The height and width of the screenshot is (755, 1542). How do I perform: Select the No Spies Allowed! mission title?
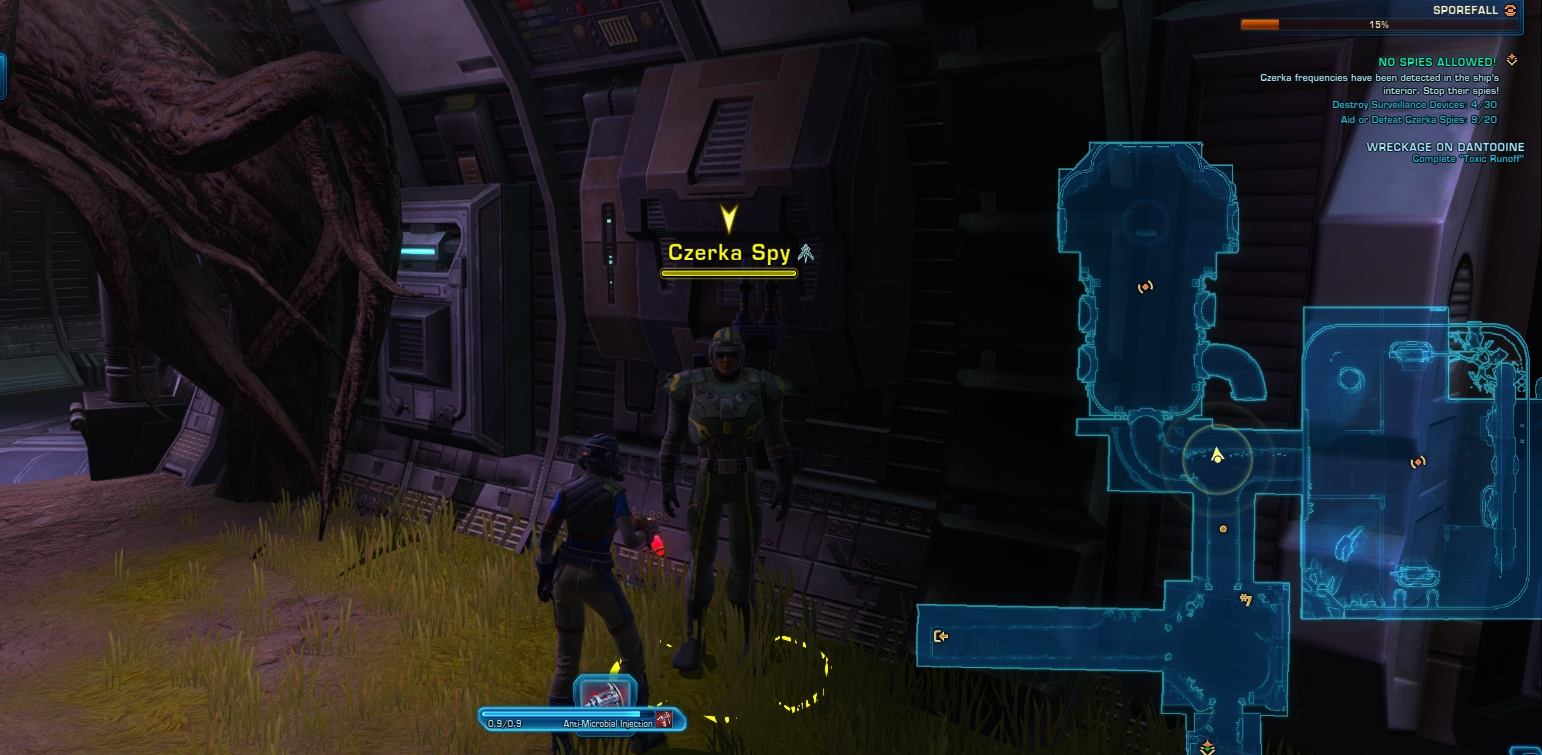pos(1437,62)
